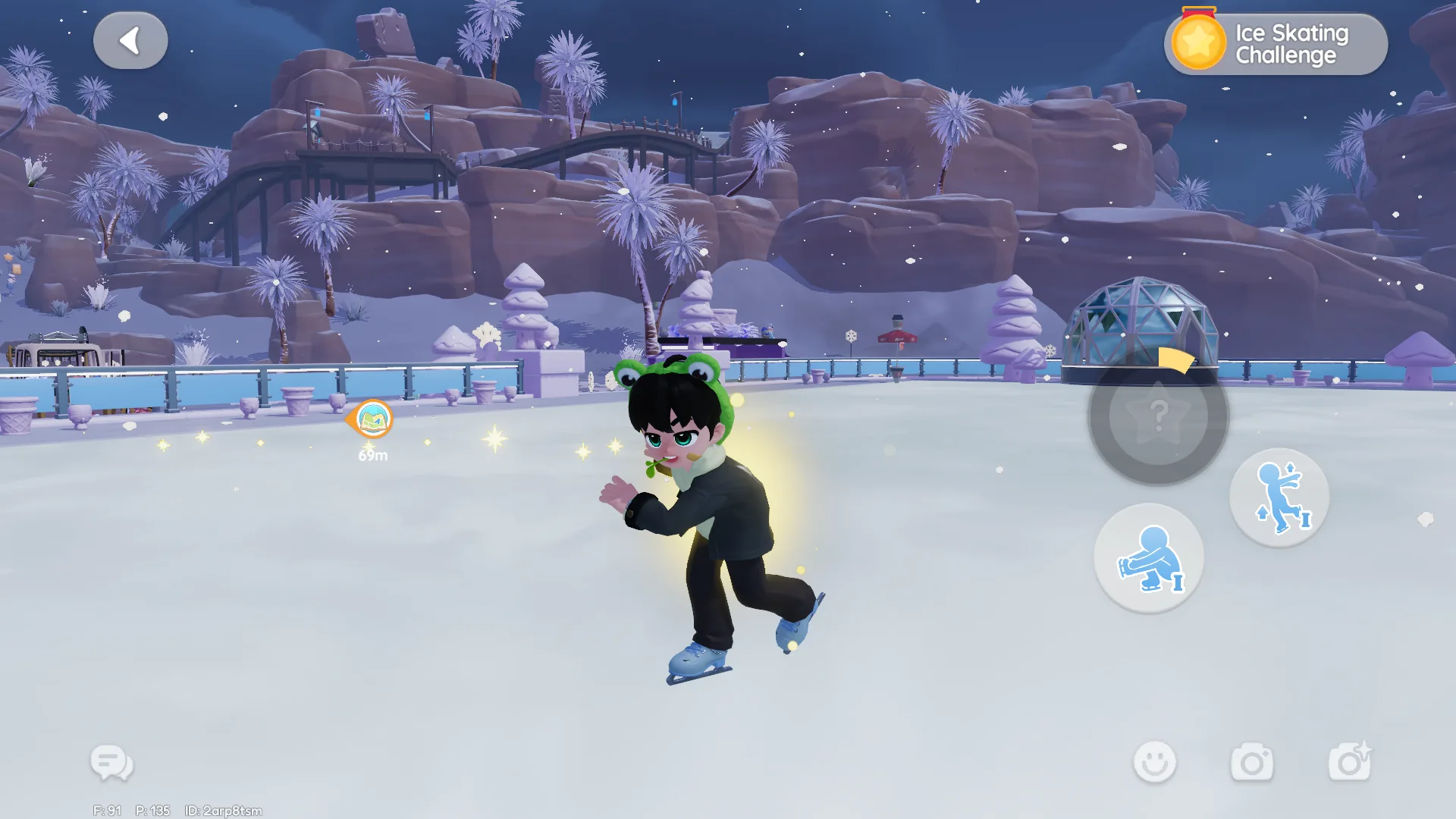Go back using the arrow button

point(130,40)
